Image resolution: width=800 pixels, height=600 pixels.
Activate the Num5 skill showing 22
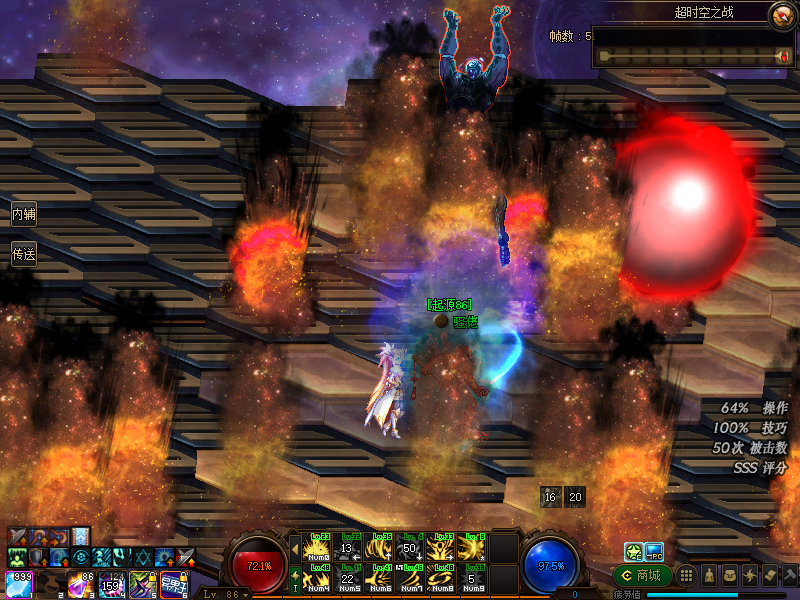tap(348, 578)
